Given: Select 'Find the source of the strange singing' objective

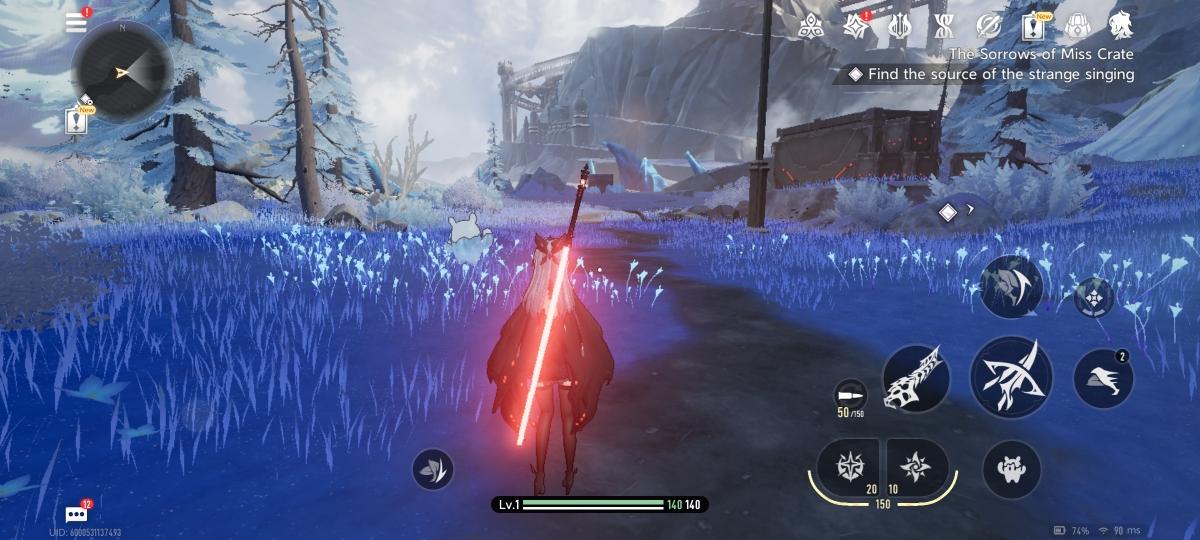Looking at the screenshot, I should [x=1000, y=74].
